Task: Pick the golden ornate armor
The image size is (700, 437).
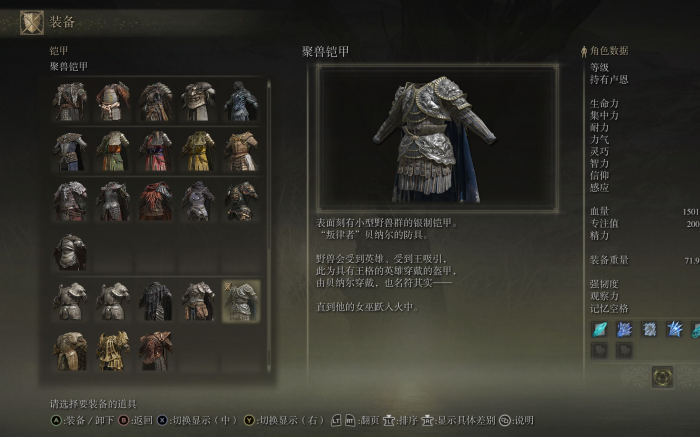Action: (x=113, y=350)
